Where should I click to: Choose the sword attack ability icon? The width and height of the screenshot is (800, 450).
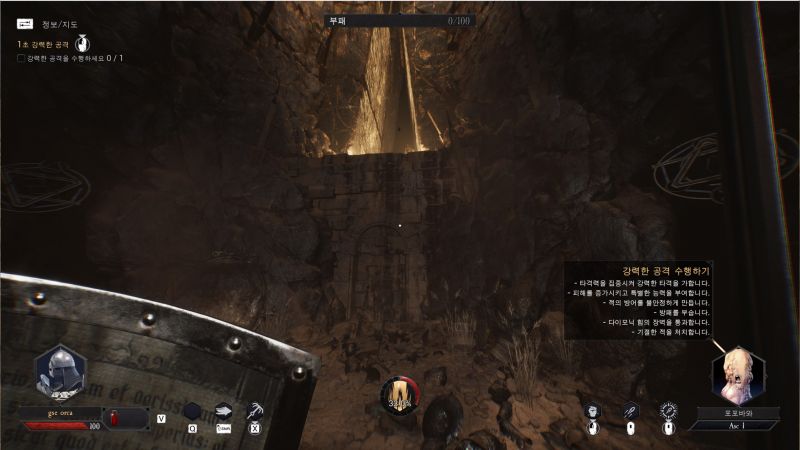(x=630, y=411)
